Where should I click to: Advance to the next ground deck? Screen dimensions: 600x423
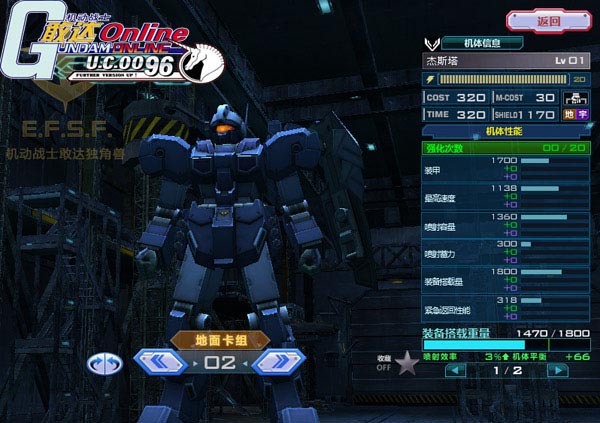point(279,361)
